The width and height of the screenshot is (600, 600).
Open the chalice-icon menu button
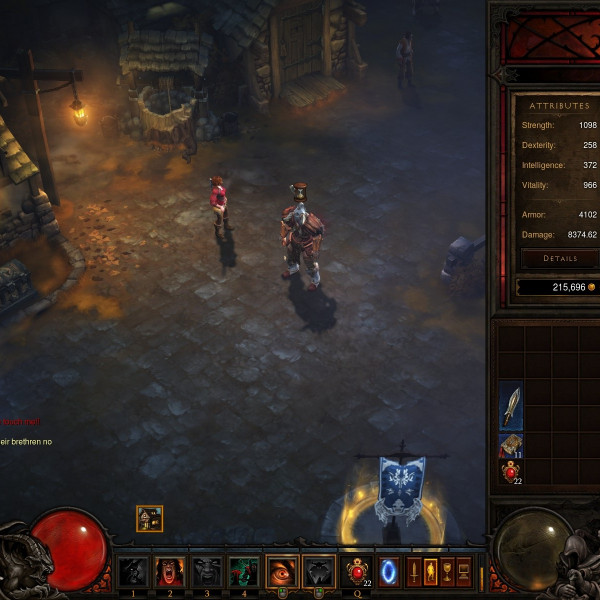point(446,572)
